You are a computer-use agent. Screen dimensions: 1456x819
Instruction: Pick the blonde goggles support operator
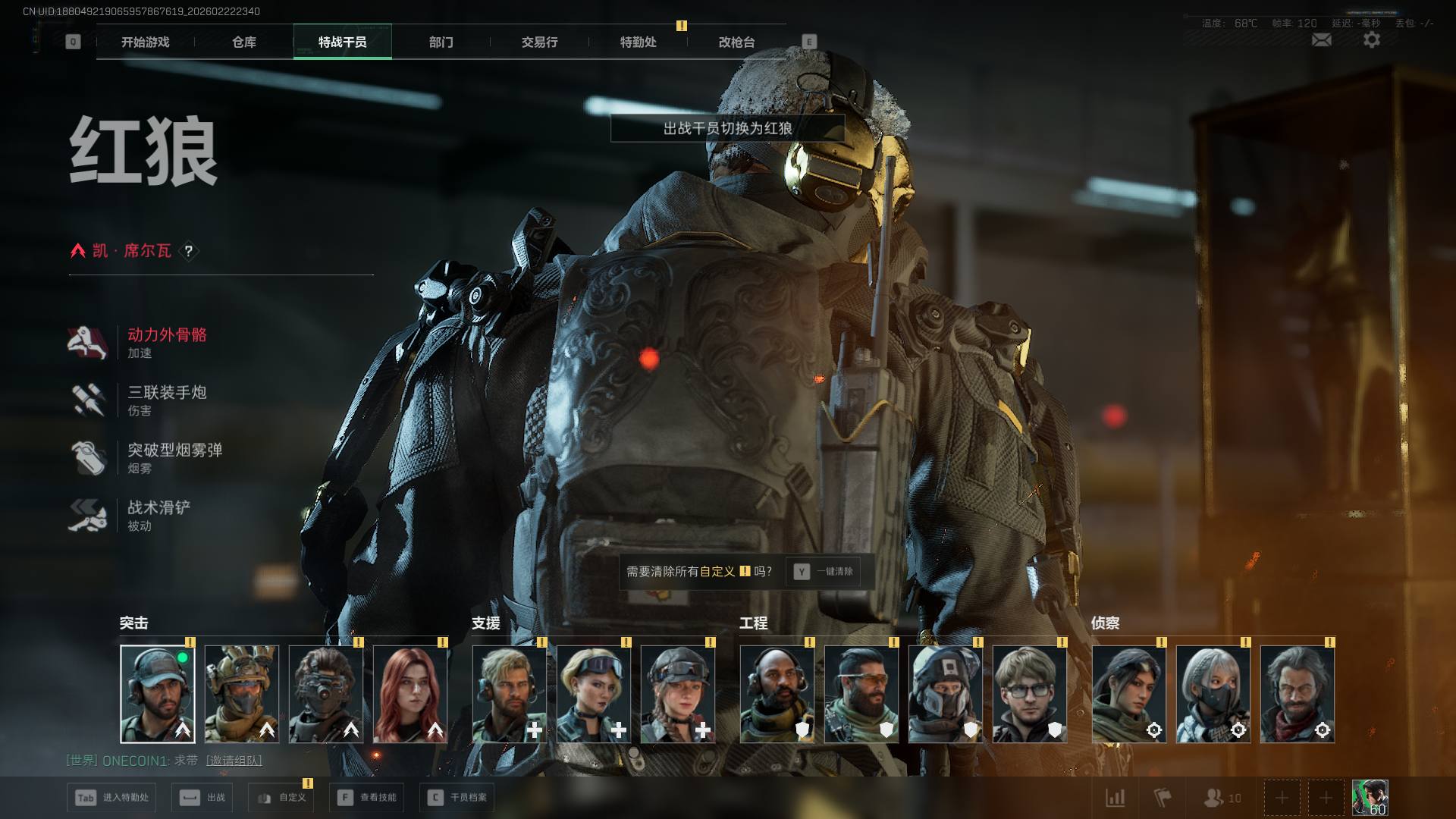pos(594,694)
